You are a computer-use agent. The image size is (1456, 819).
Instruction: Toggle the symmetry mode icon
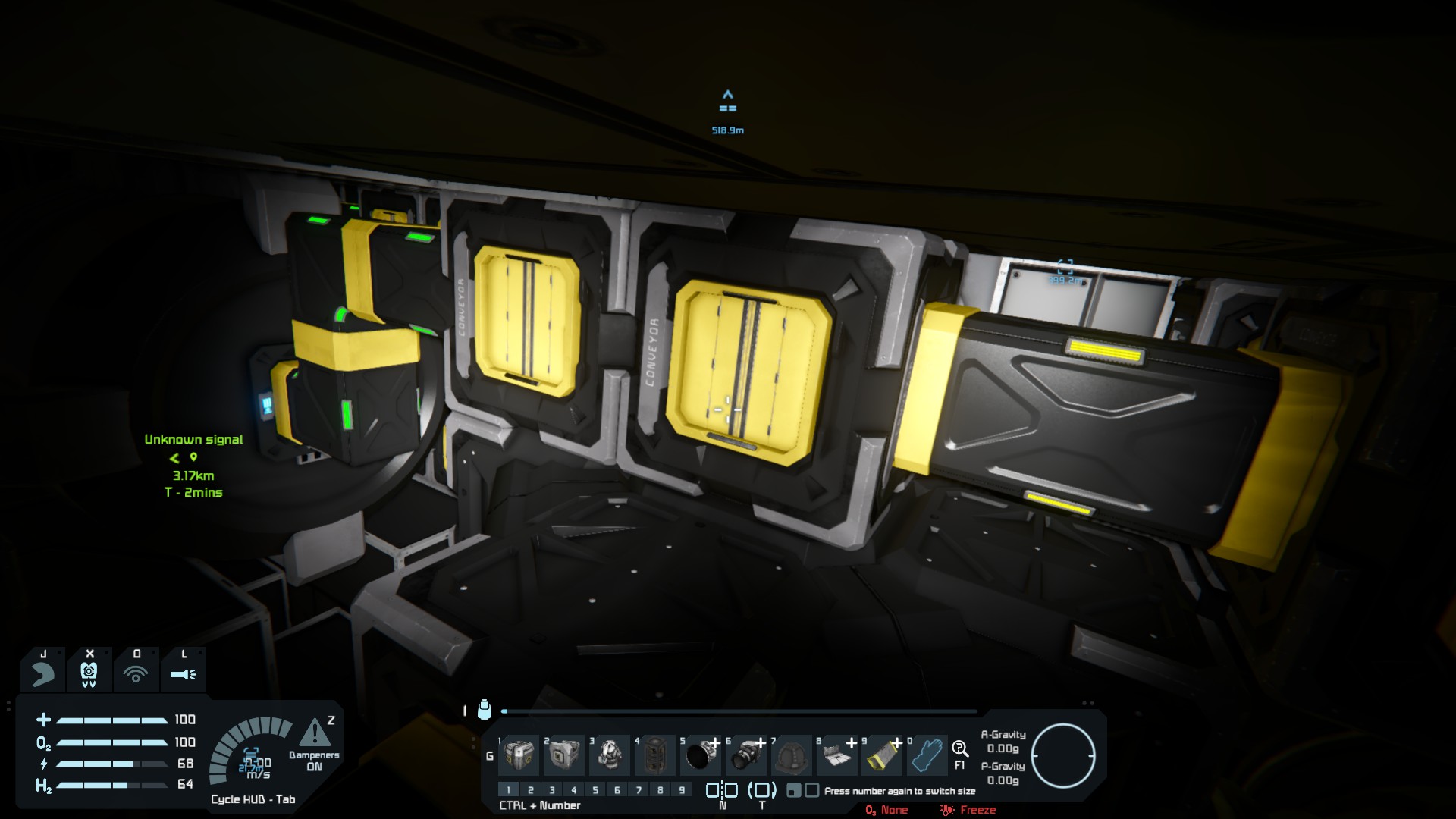coord(722,790)
